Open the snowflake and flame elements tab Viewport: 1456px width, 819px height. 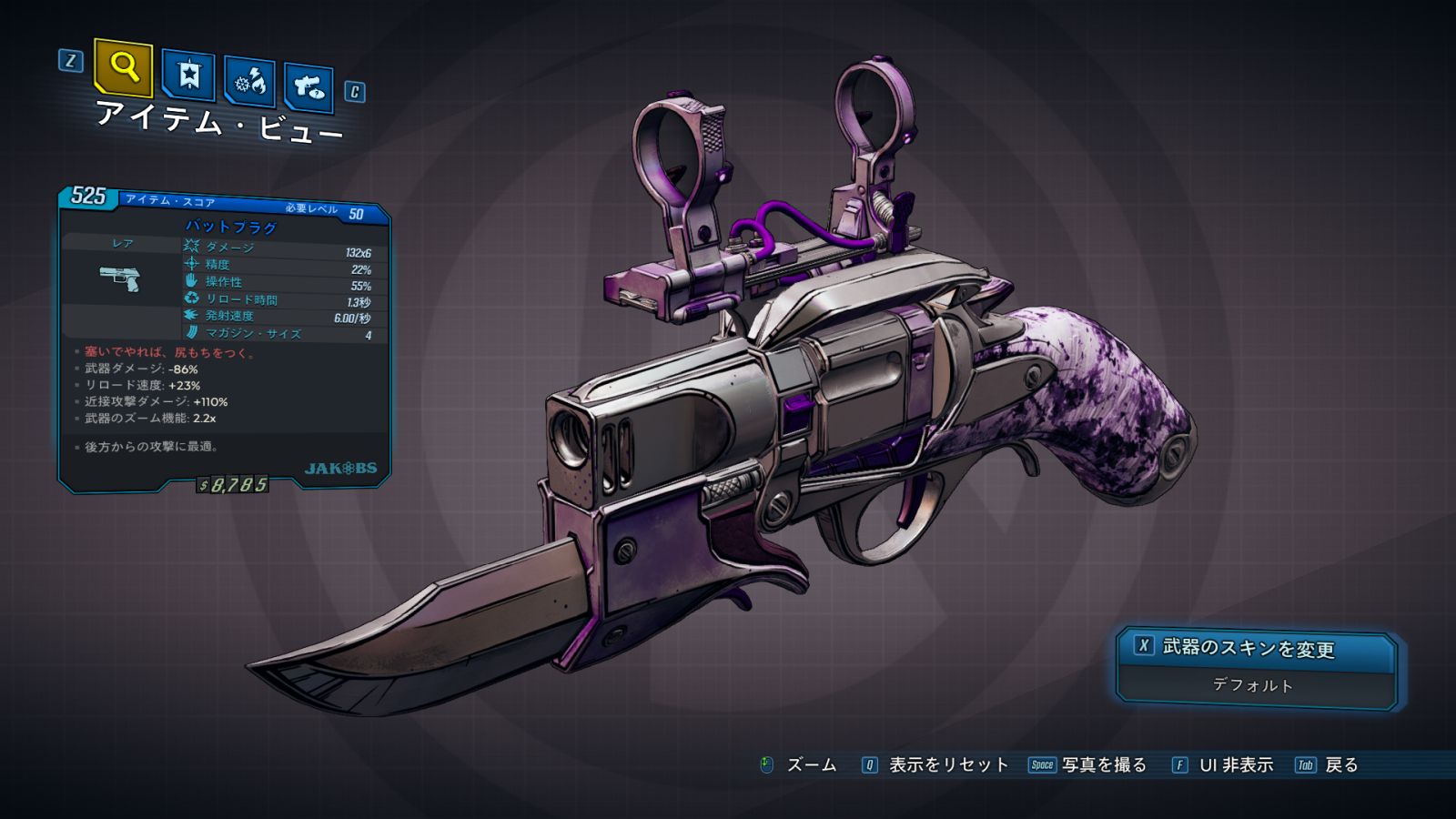[x=249, y=83]
